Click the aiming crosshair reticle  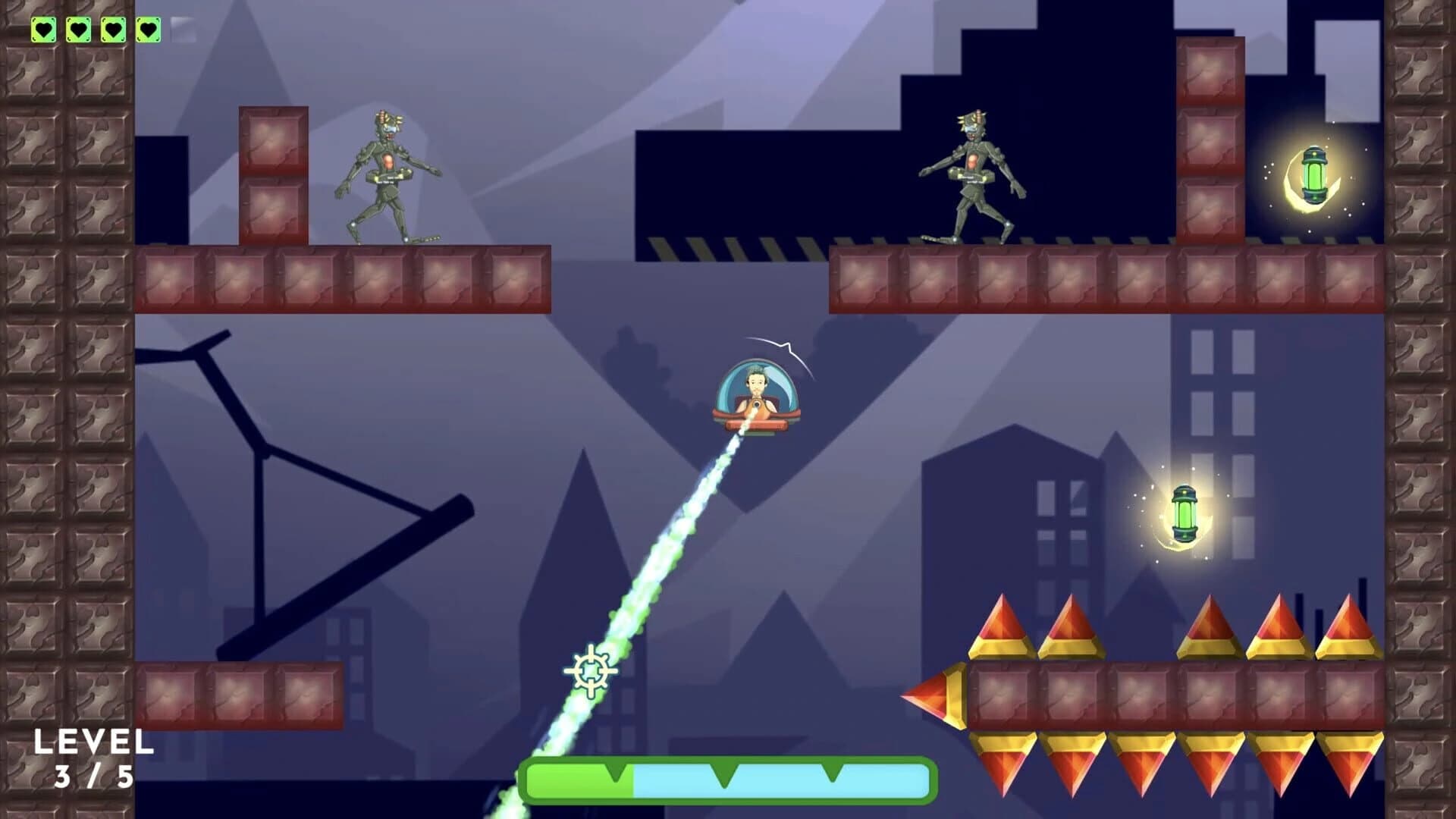coord(590,671)
